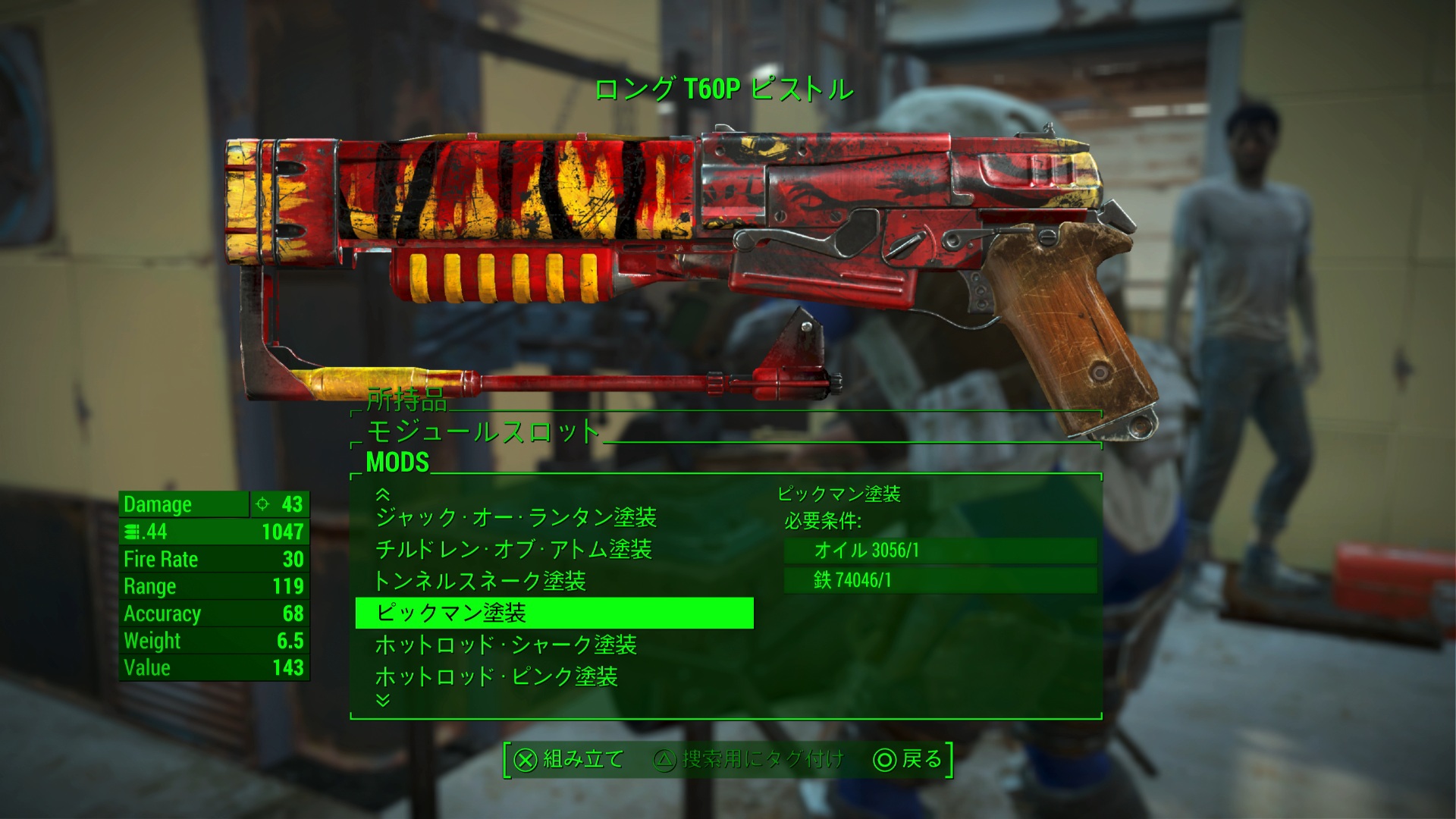This screenshot has width=1456, height=819.
Task: Select the オイル required material row
Action: pyautogui.click(x=940, y=551)
